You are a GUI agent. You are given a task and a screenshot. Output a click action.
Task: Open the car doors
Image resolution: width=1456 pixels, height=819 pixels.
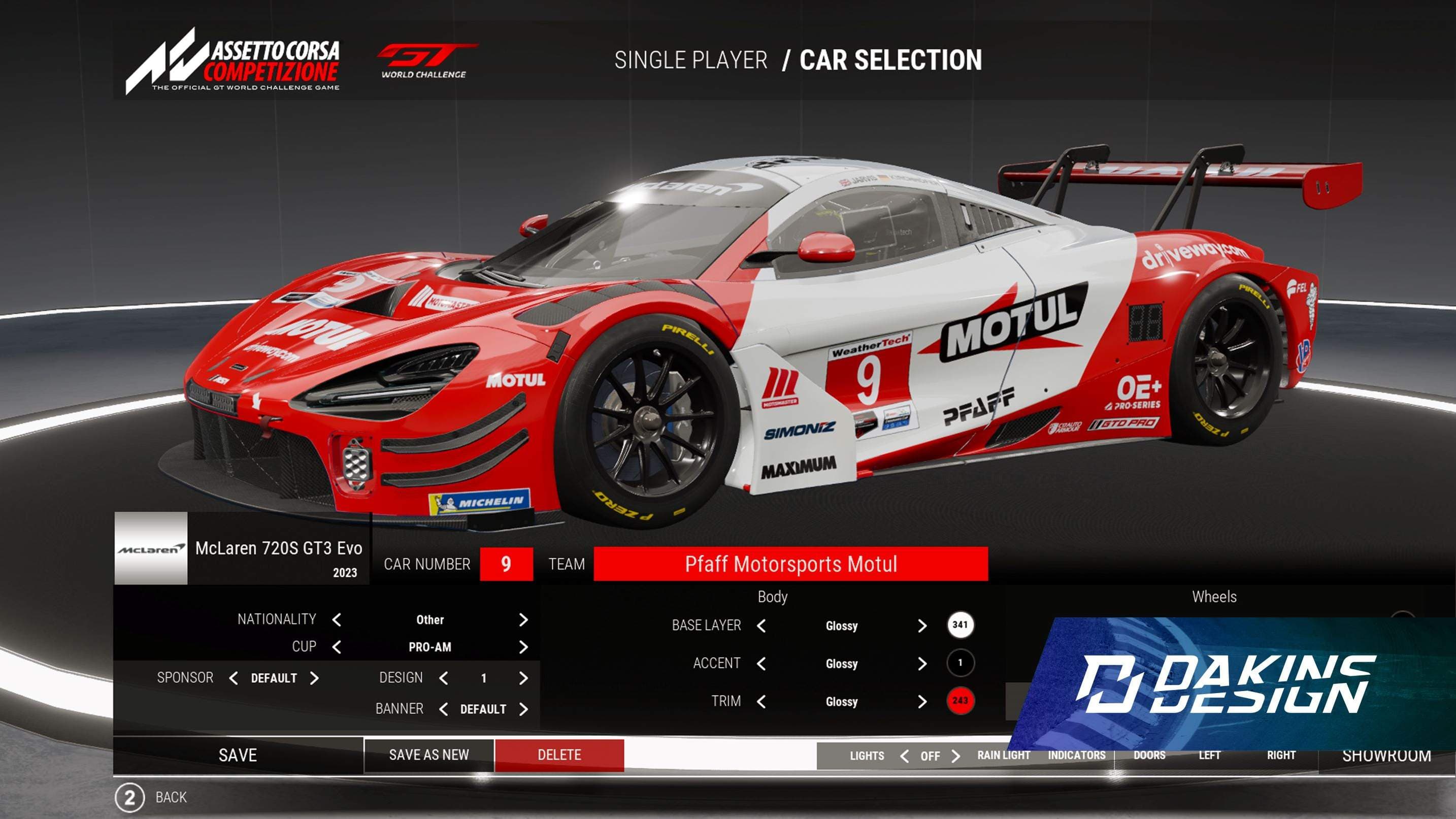(1149, 756)
